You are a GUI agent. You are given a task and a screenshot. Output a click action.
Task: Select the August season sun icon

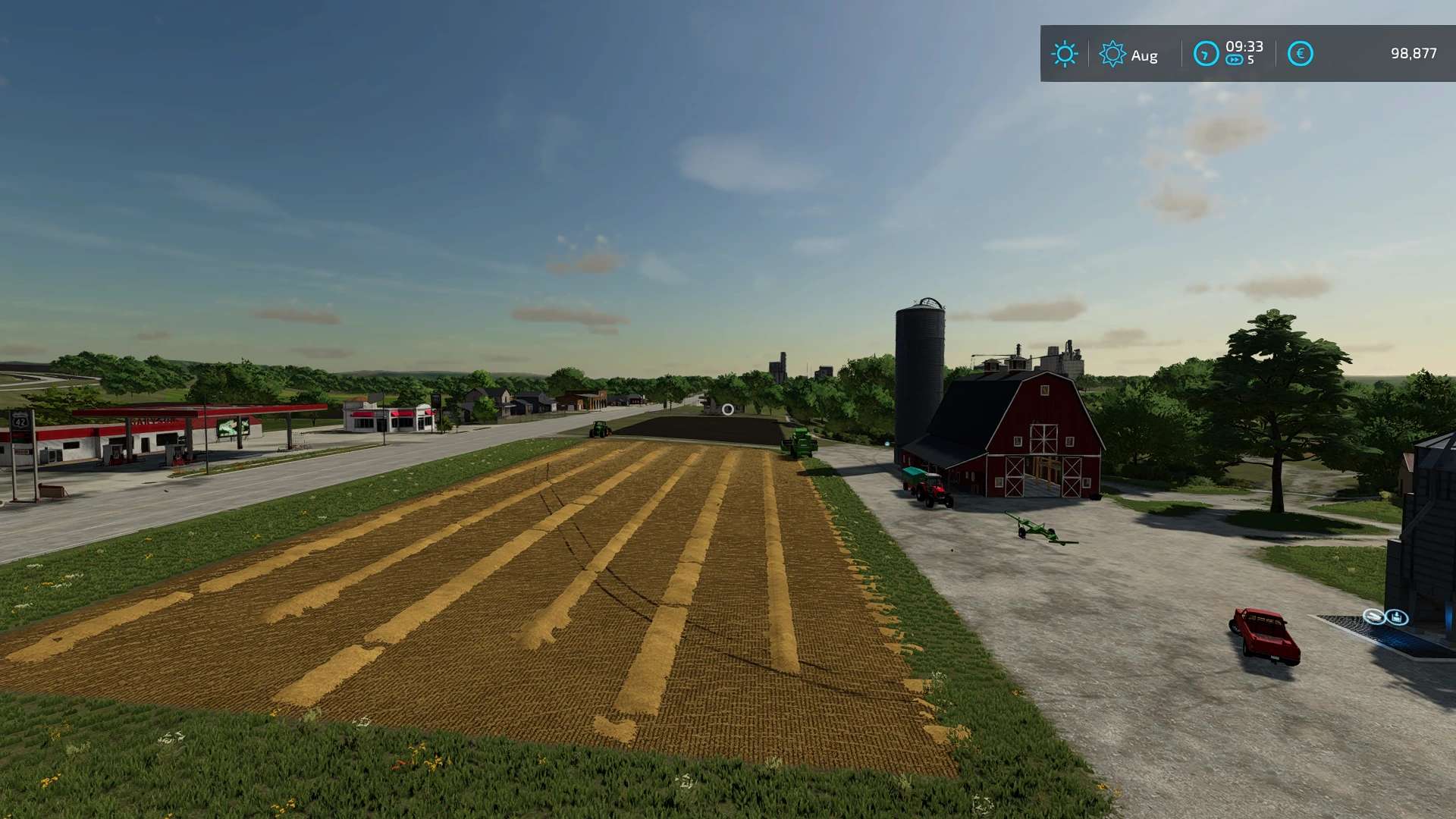point(1112,54)
